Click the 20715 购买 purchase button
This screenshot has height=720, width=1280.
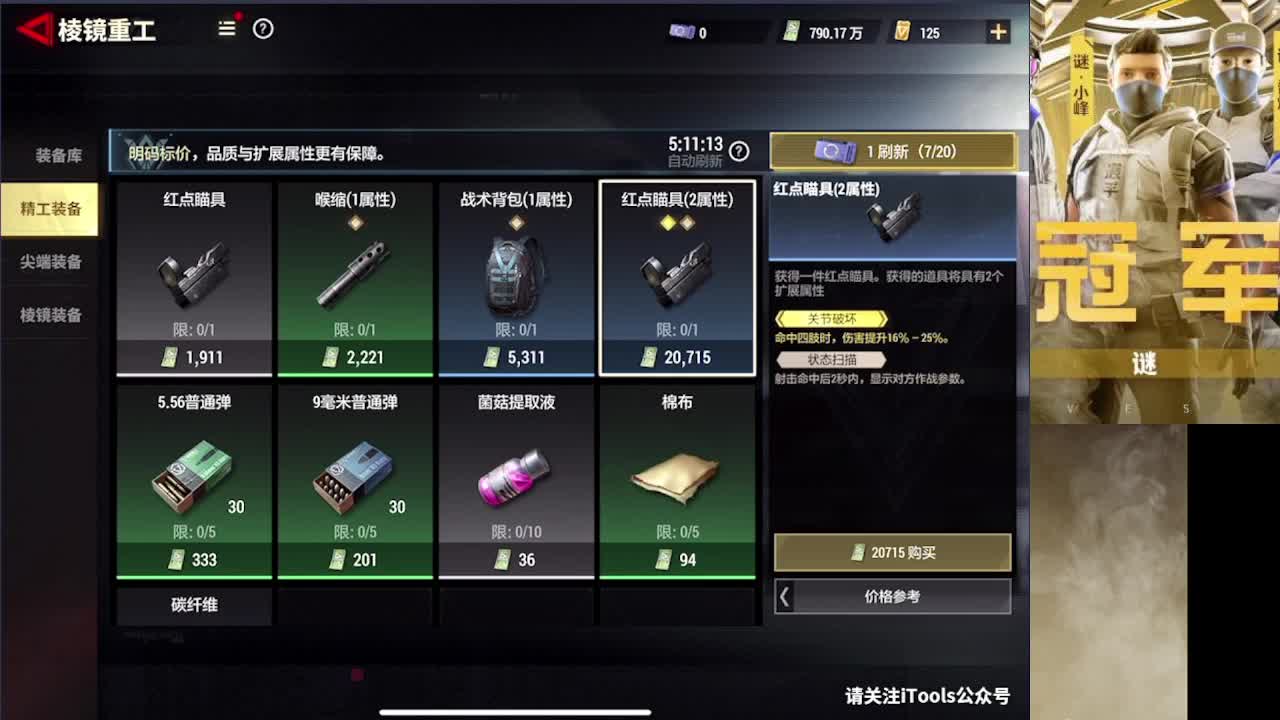[x=892, y=552]
